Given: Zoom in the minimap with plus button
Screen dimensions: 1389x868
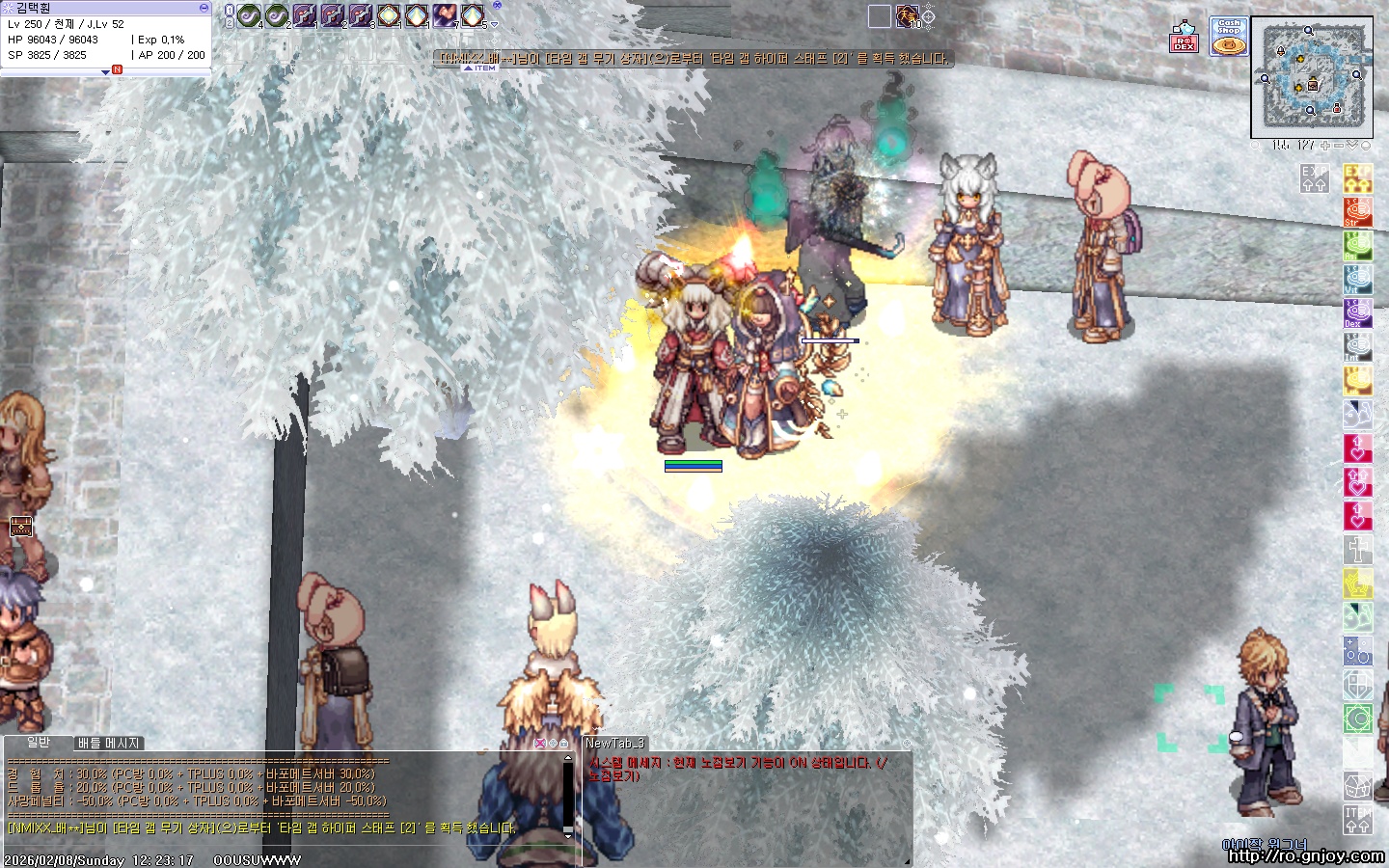Looking at the screenshot, I should 1325,146.
